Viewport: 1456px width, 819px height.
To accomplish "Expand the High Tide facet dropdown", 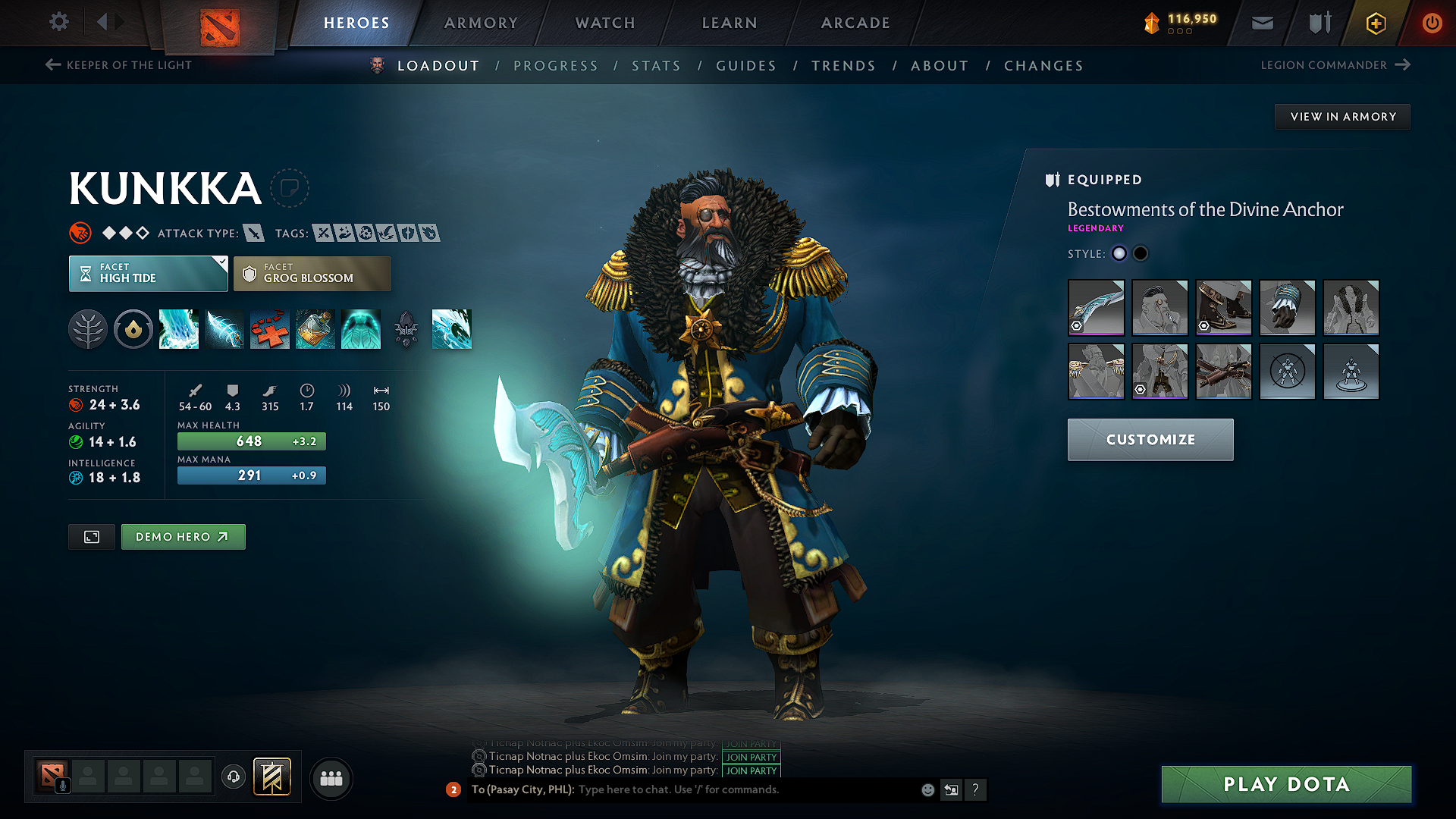I will [148, 273].
